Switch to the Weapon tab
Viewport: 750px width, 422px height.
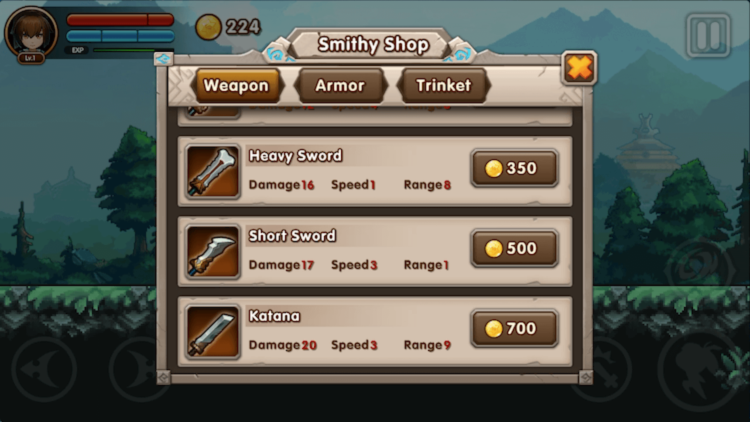[236, 86]
